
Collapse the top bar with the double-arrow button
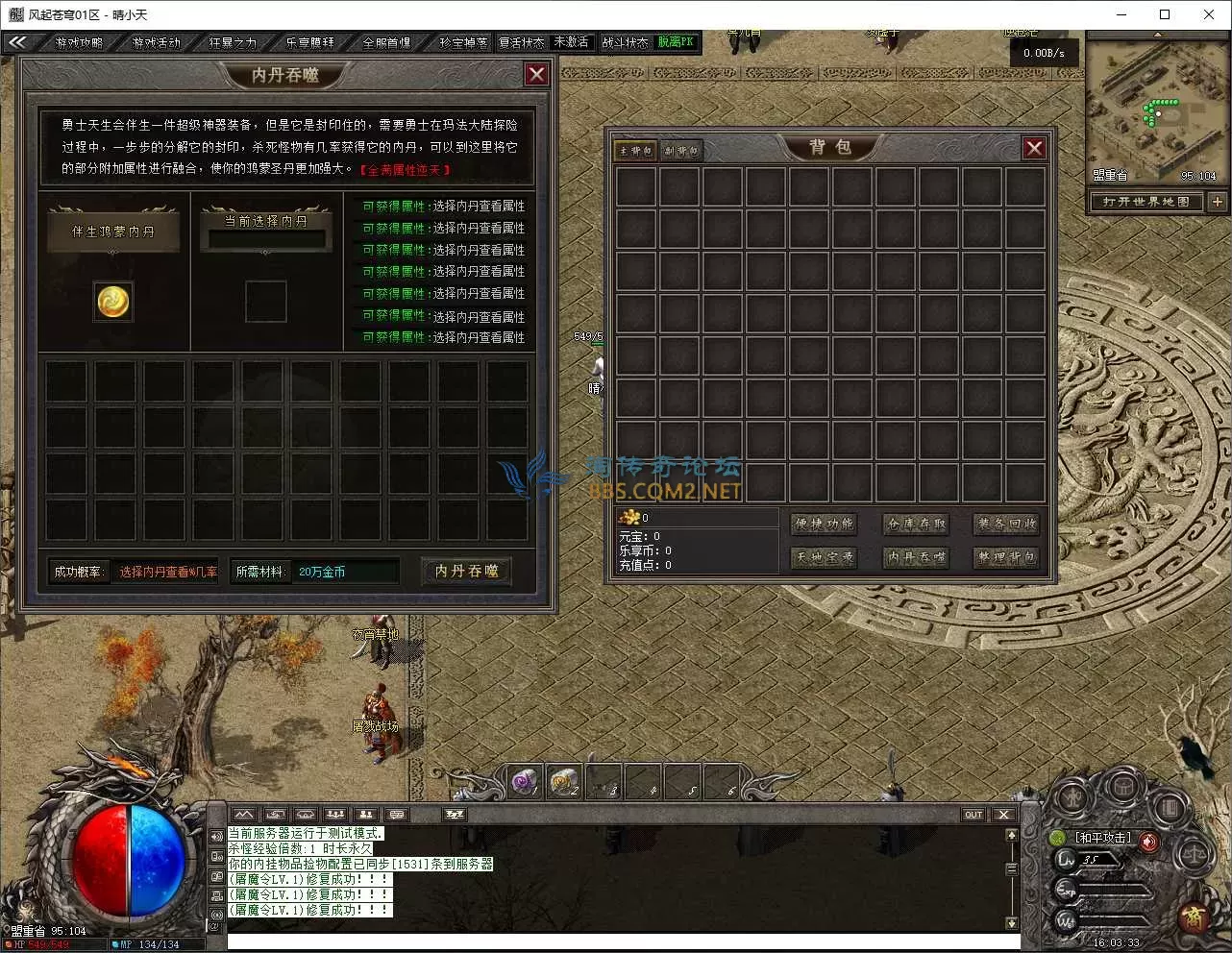tap(17, 42)
